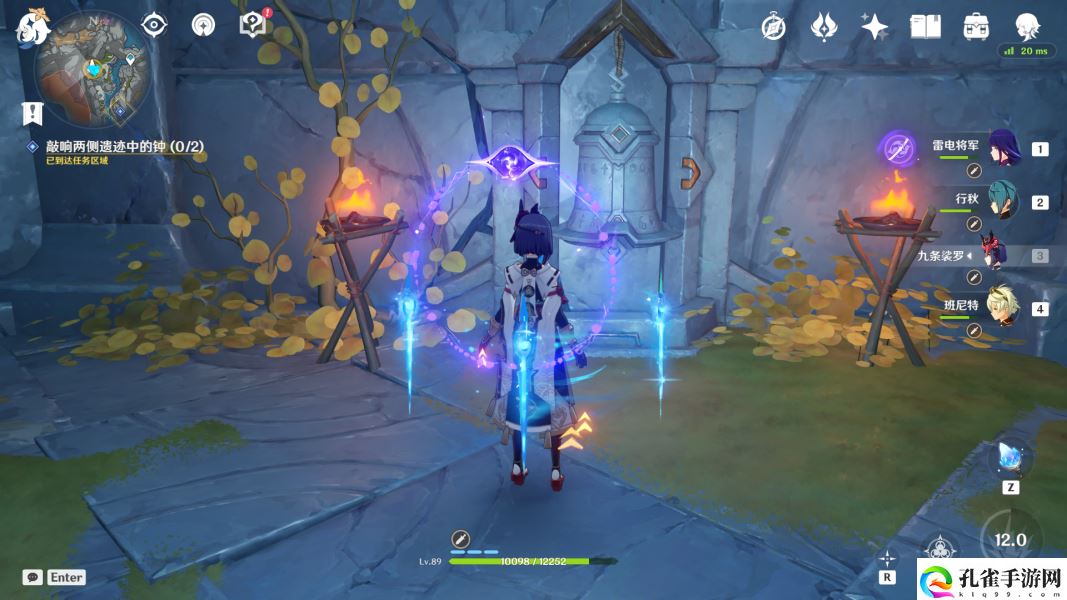
Task: Open the chat box speech bubble
Action: point(32,577)
